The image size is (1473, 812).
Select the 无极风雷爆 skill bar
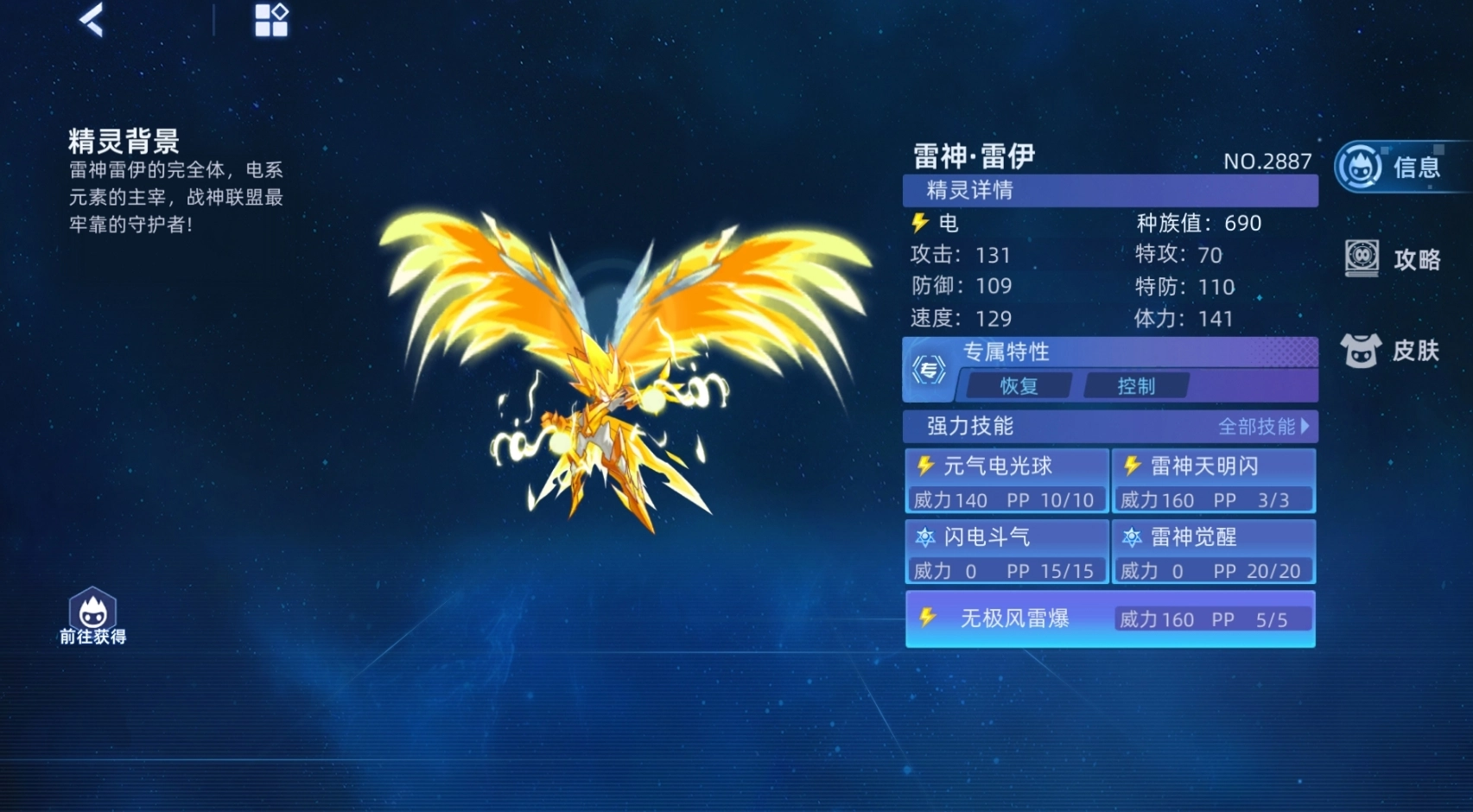(1110, 619)
